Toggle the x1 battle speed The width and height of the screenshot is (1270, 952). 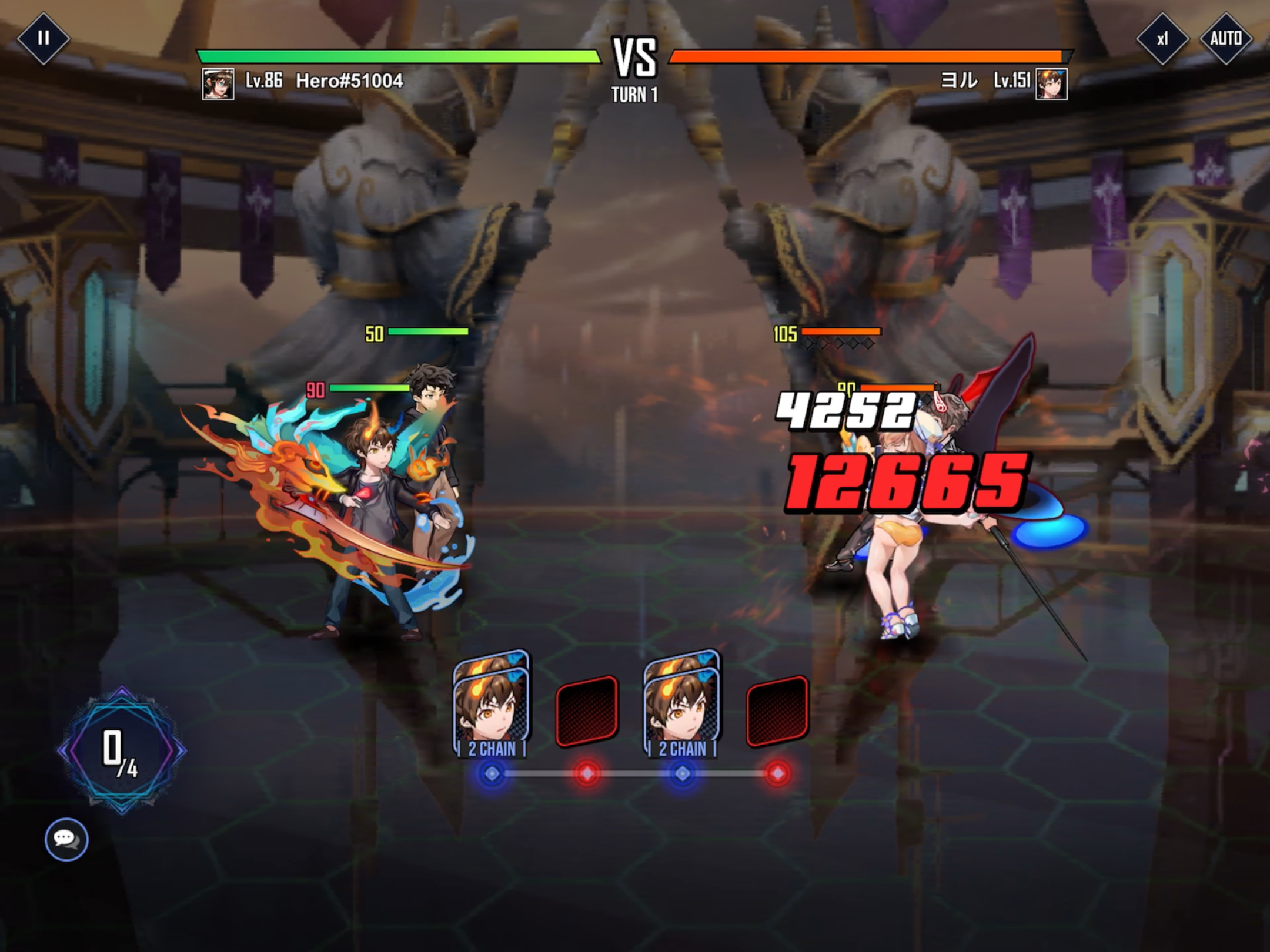[1162, 39]
